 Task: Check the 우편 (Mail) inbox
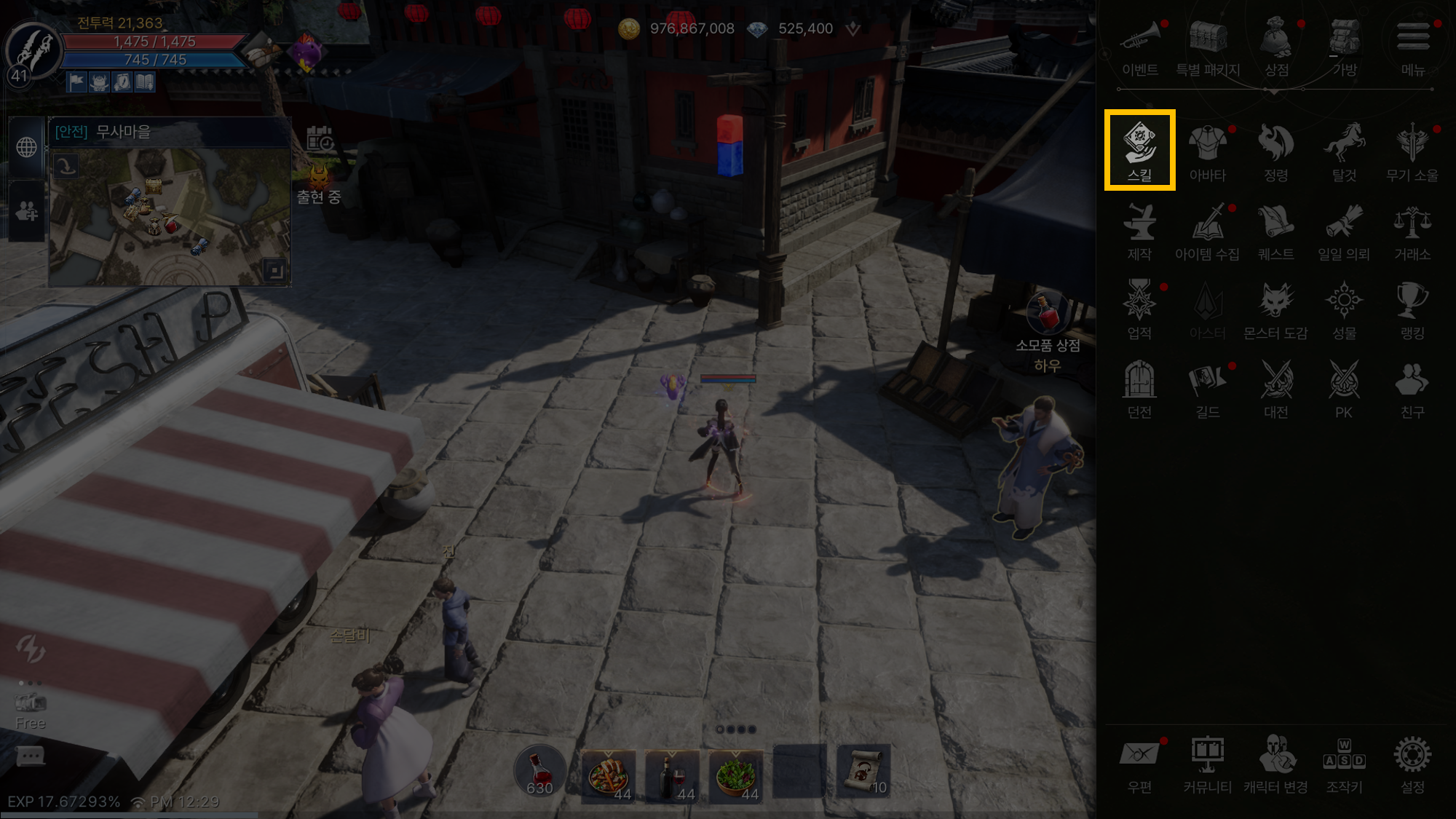point(1139,763)
